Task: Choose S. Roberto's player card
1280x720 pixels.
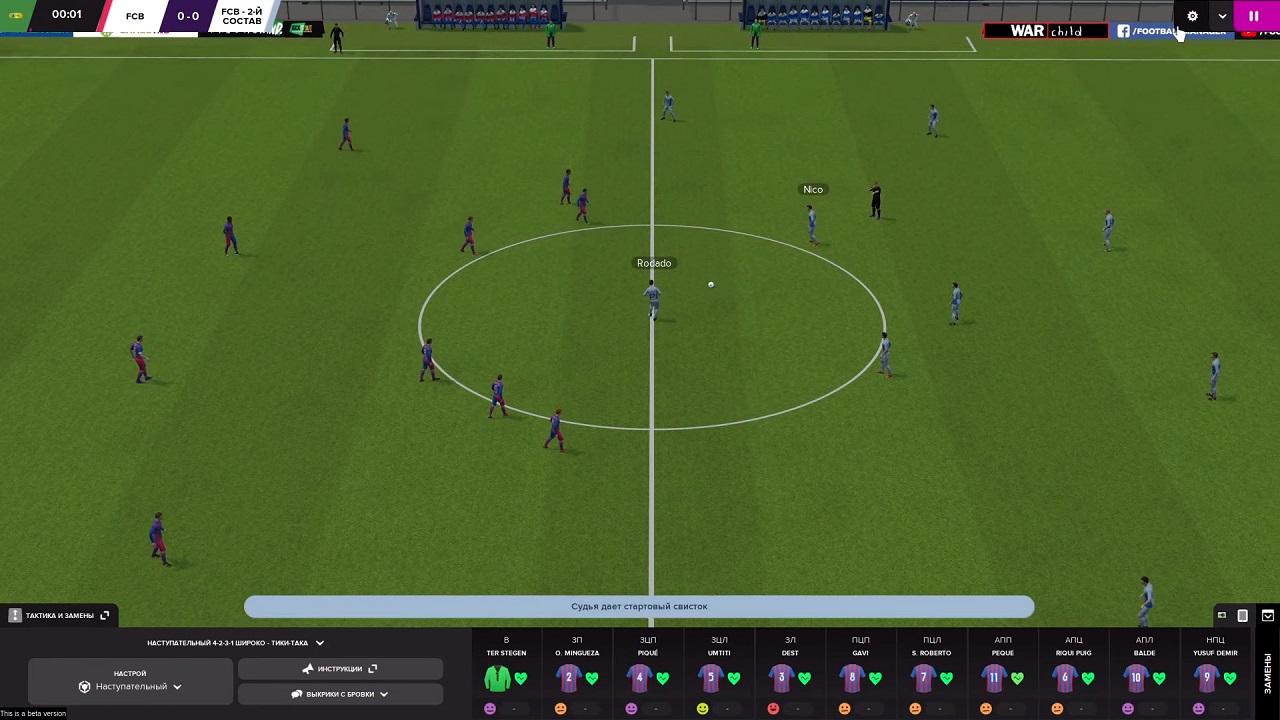Action: [x=923, y=678]
